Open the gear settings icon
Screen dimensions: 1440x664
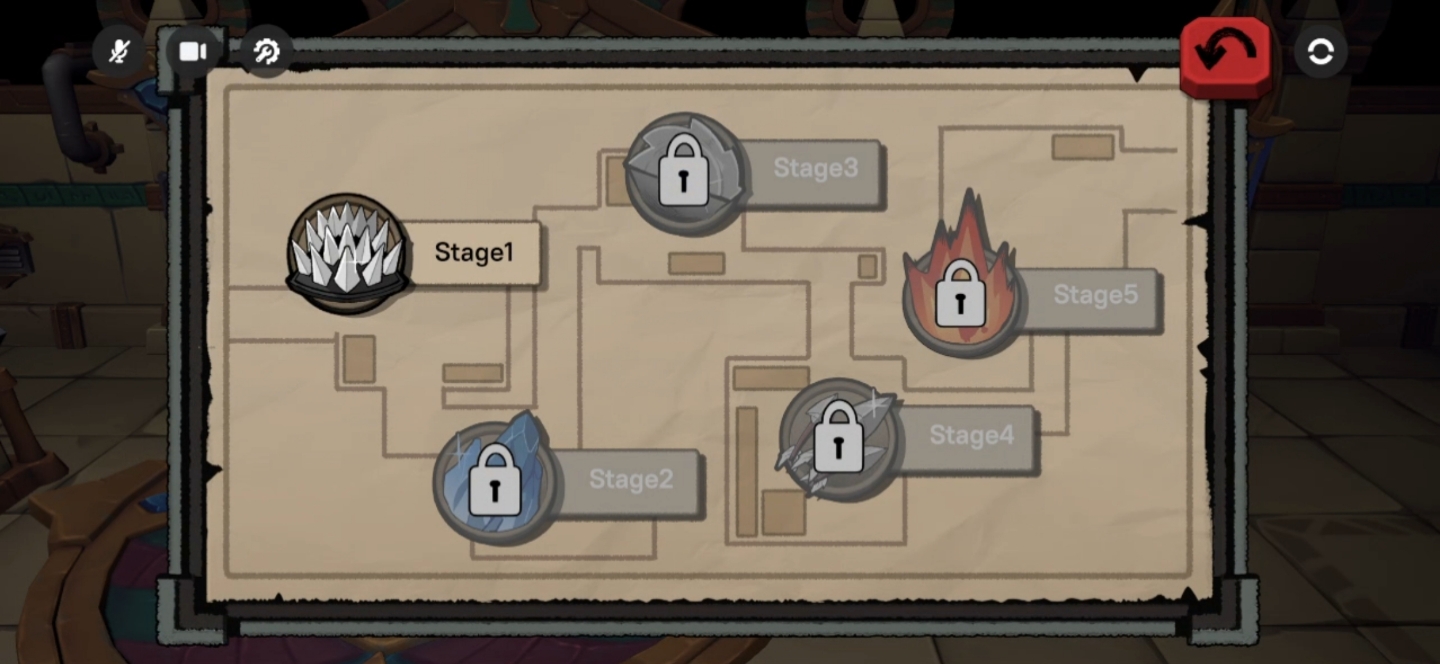[266, 51]
